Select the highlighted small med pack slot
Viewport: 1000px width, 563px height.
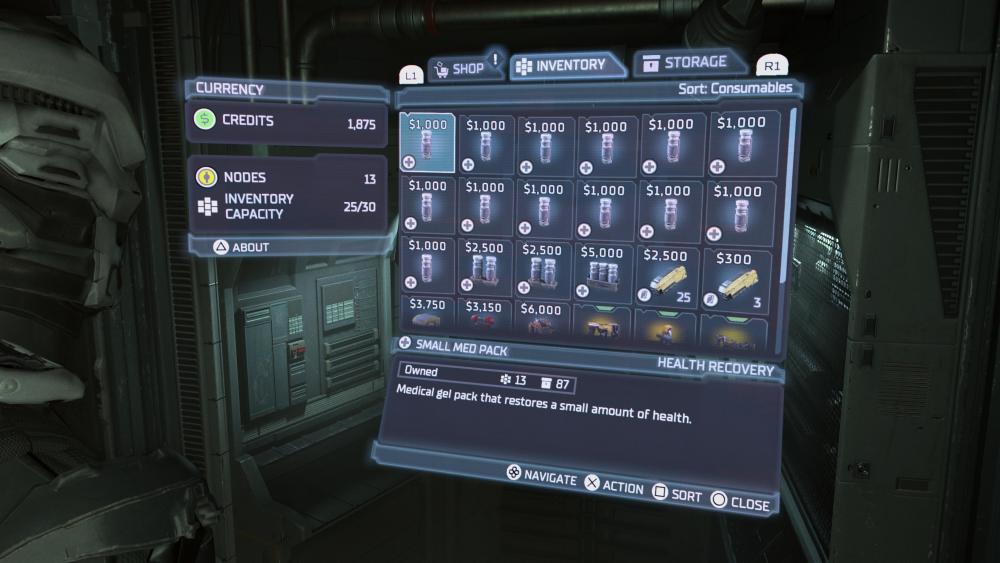coord(428,143)
